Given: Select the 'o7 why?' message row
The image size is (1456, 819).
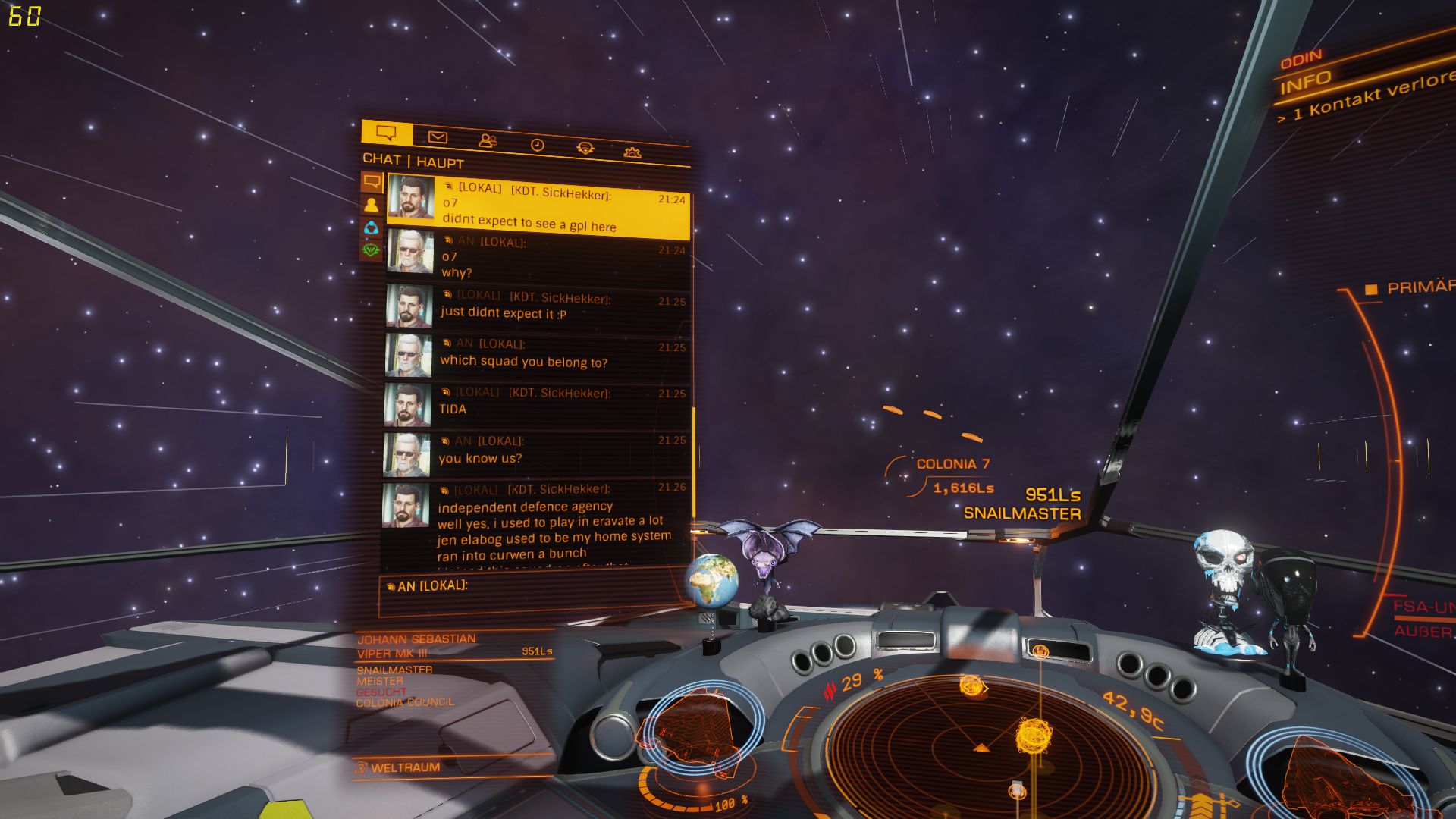Looking at the screenshot, I should (x=538, y=259).
